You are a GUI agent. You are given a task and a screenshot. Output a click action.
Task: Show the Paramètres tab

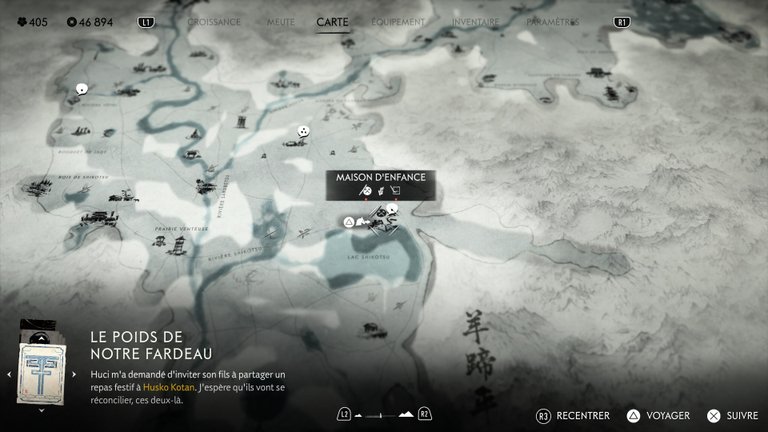(x=552, y=21)
